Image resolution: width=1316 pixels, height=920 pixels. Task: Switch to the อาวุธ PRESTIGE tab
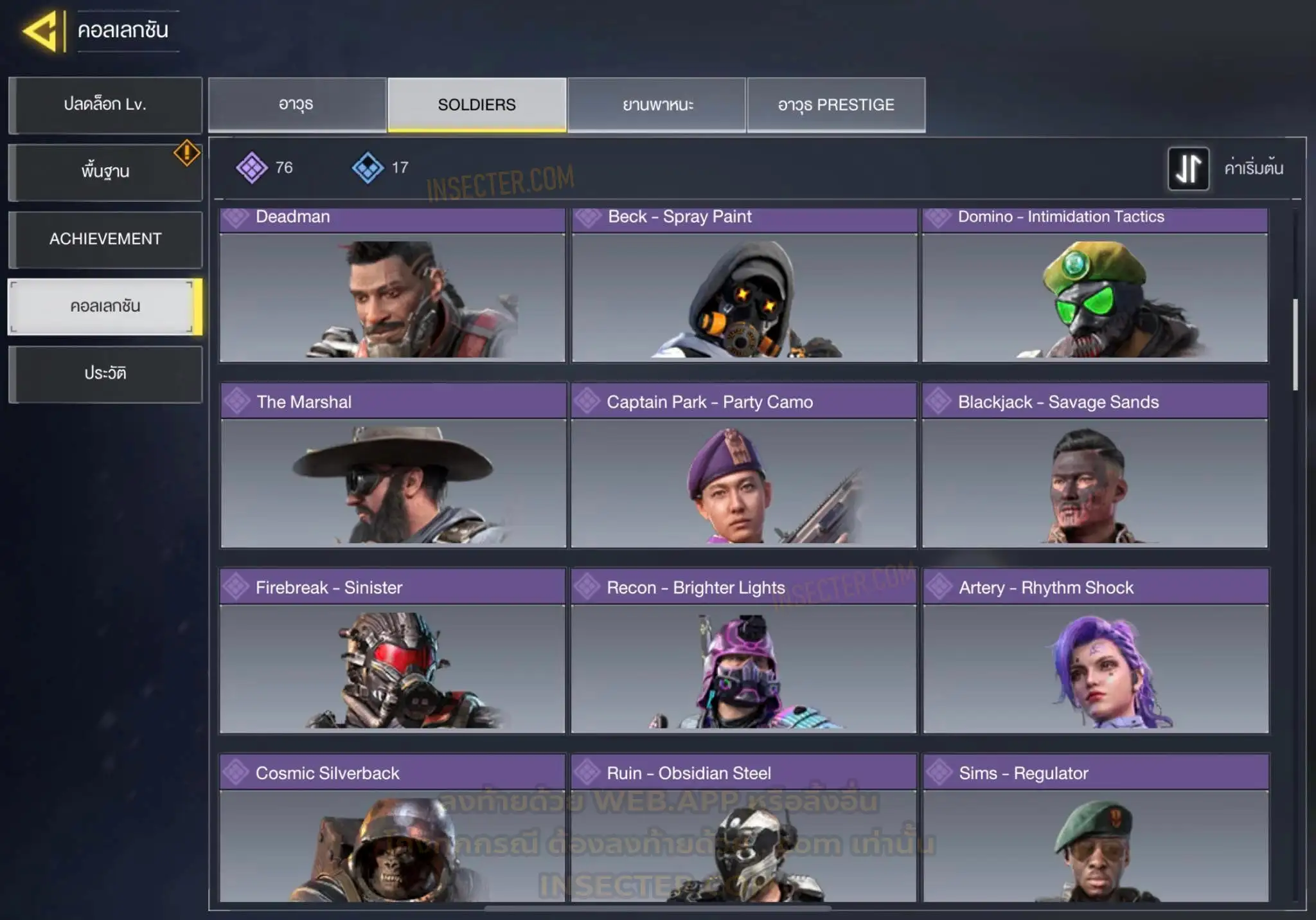[836, 105]
